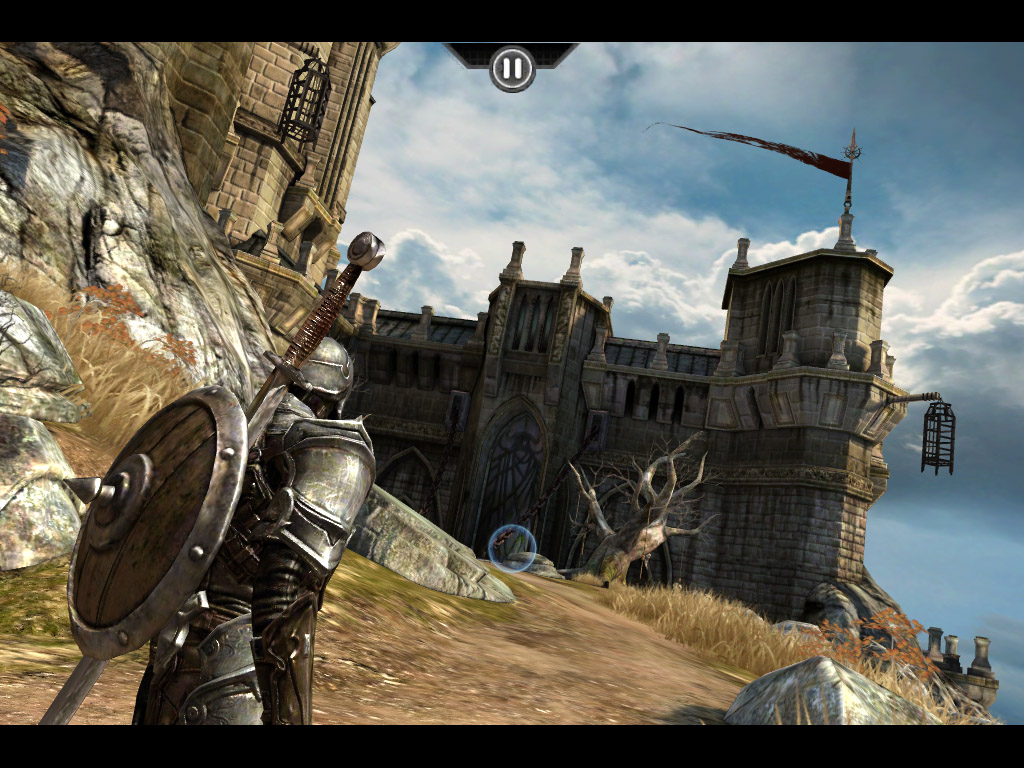Tap the glowing blue circle marker
Viewport: 1024px width, 768px height.
tap(512, 547)
